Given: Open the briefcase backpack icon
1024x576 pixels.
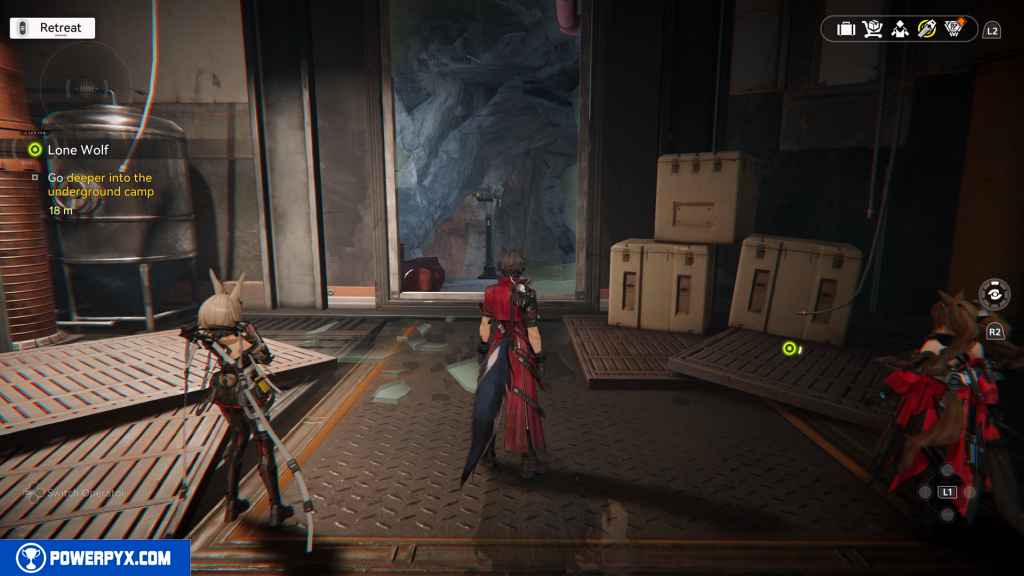Looking at the screenshot, I should coord(846,29).
